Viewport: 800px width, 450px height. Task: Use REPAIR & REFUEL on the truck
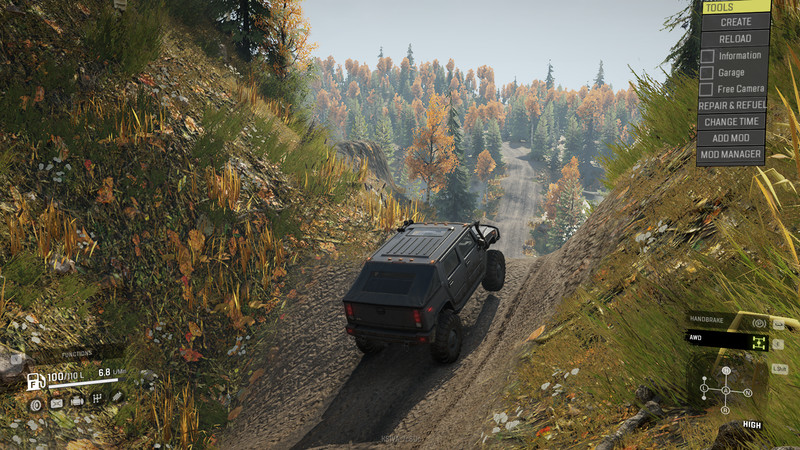pyautogui.click(x=735, y=105)
